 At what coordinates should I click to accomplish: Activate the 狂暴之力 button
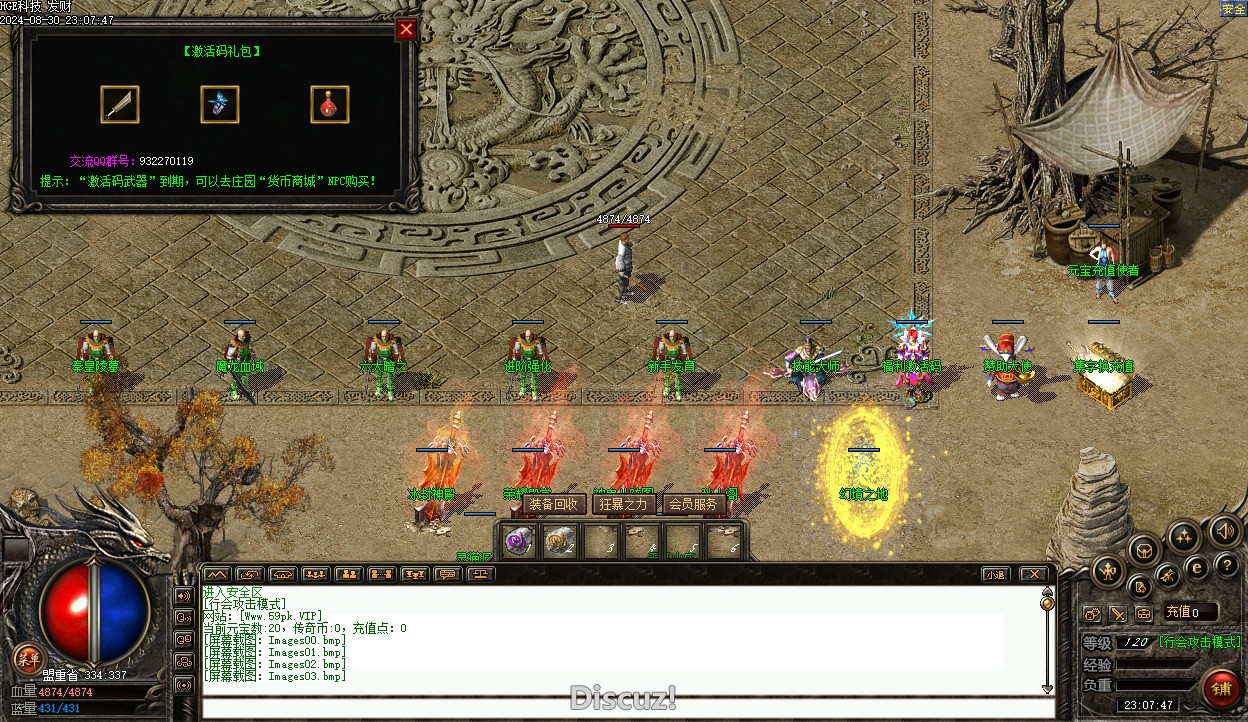623,504
